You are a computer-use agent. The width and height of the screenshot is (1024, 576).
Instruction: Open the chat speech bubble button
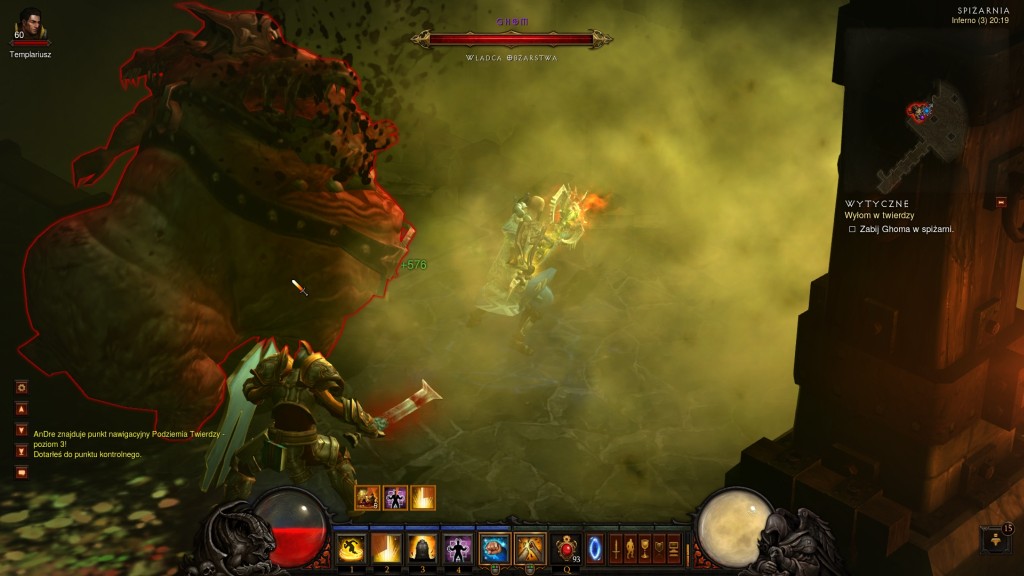click(21, 472)
